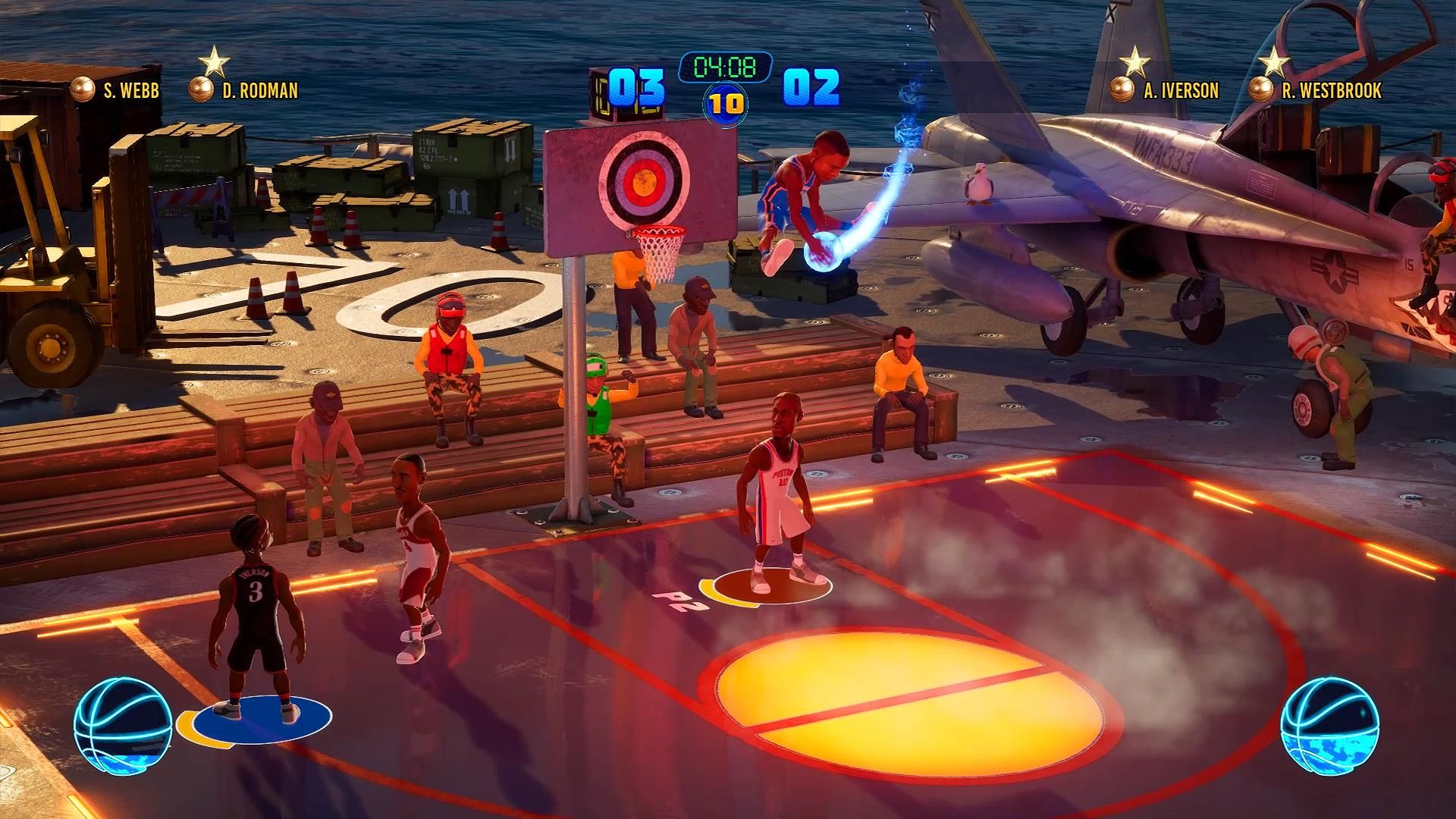Select the A. IVERSON name label
The height and width of the screenshot is (819, 1456).
[x=1180, y=91]
